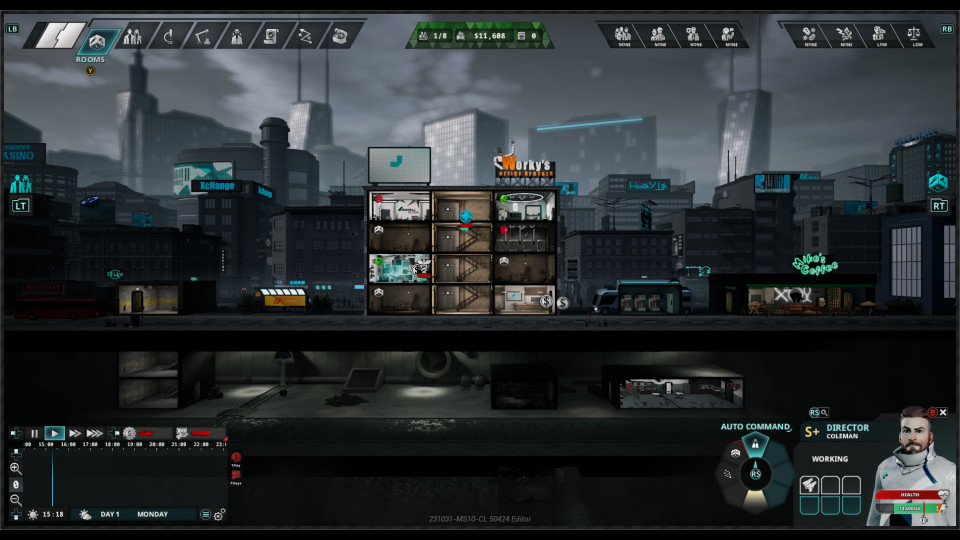The image size is (960, 540).
Task: Switch to triple fast-forward speed
Action: point(95,433)
